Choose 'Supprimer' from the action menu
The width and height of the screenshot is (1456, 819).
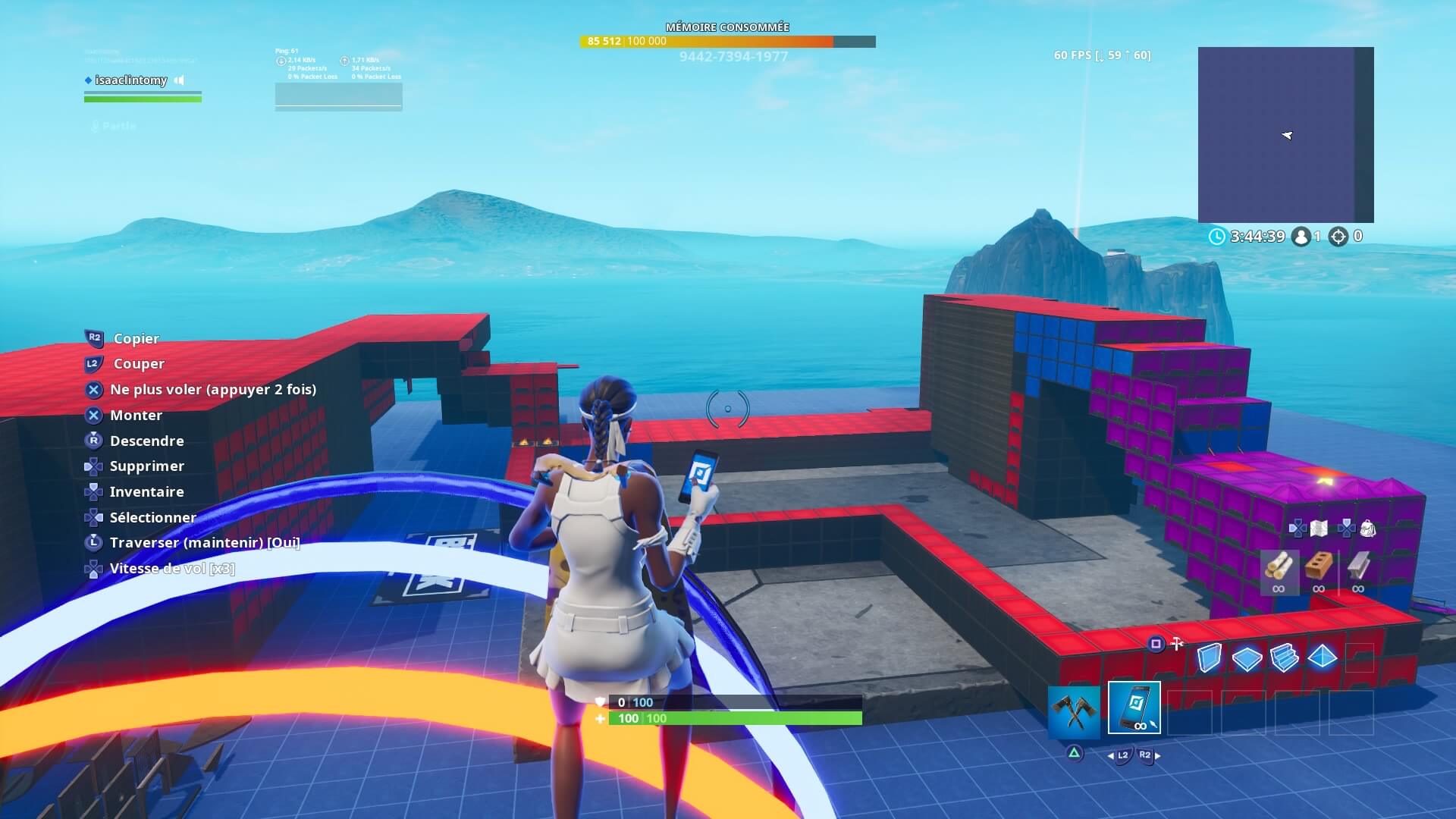click(x=147, y=466)
